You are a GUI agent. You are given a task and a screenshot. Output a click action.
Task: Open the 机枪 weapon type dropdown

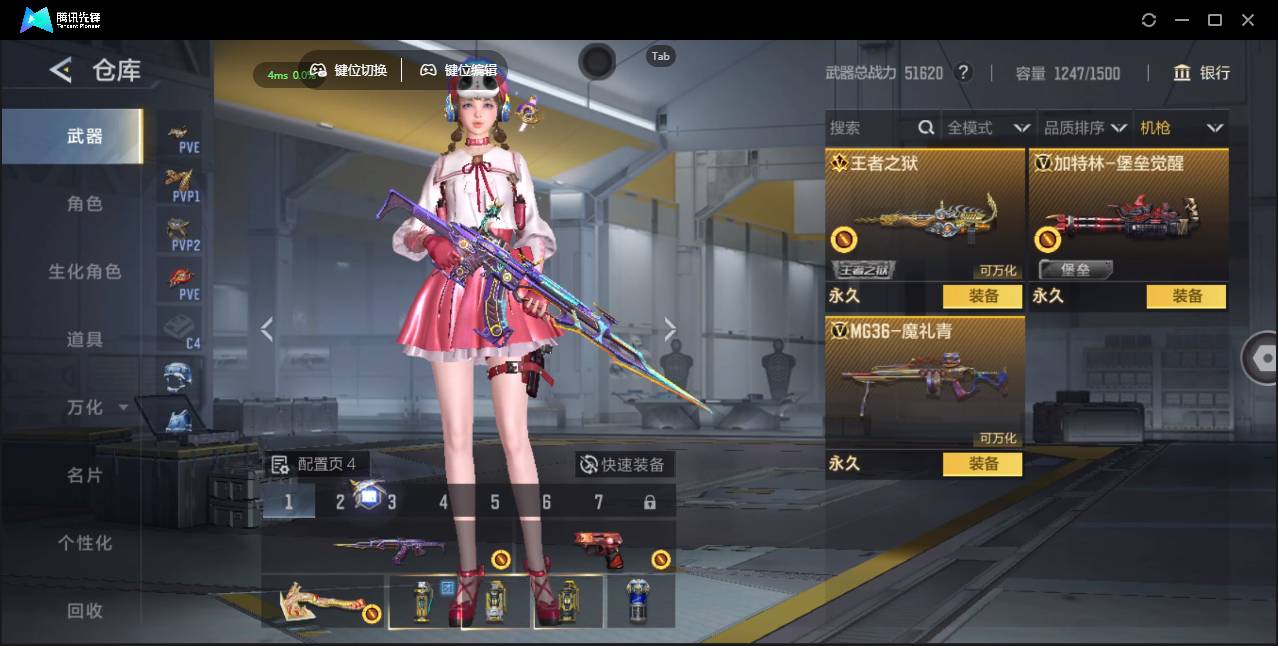tap(1181, 128)
